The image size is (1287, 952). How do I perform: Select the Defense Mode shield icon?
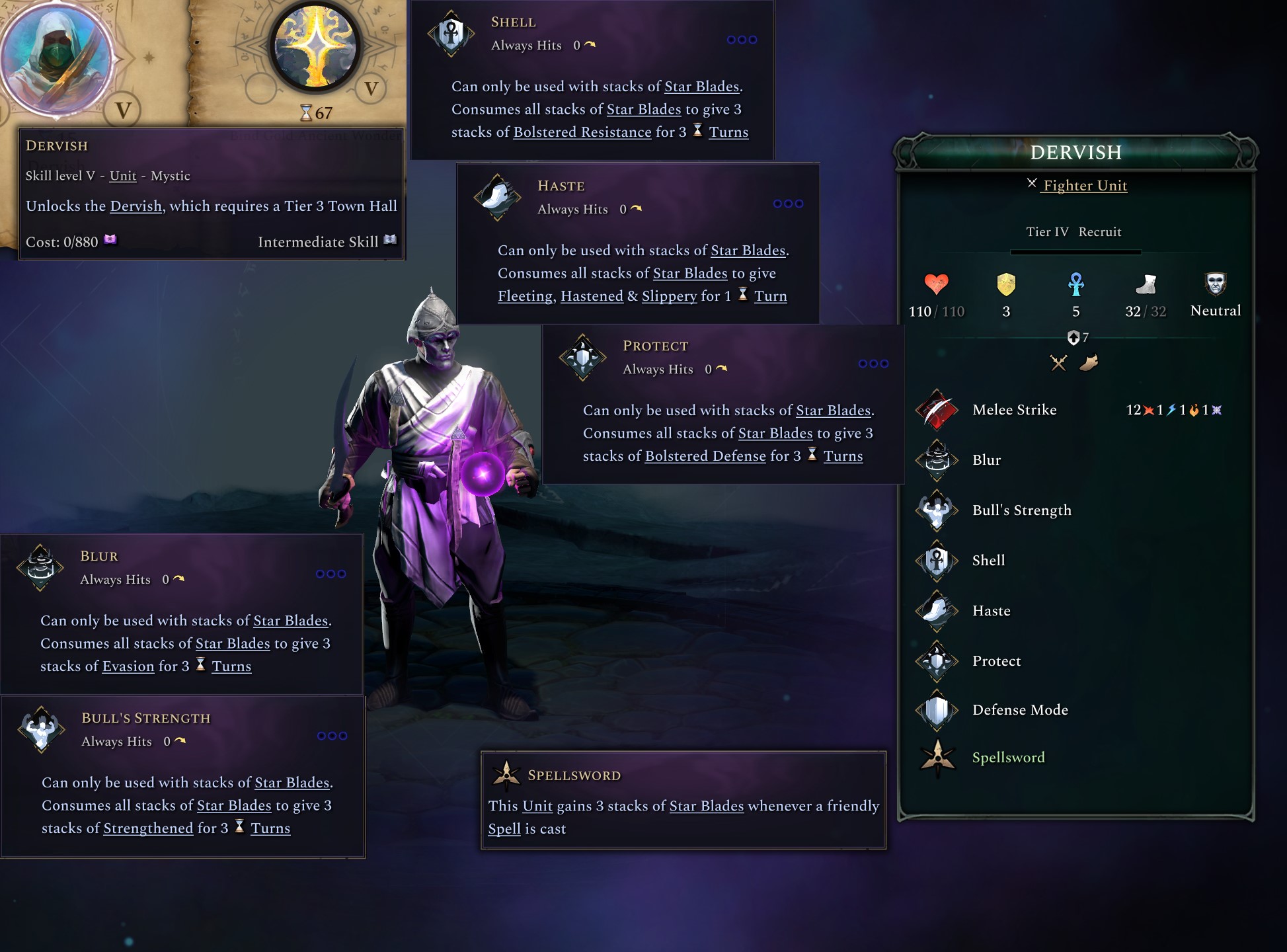pyautogui.click(x=937, y=710)
